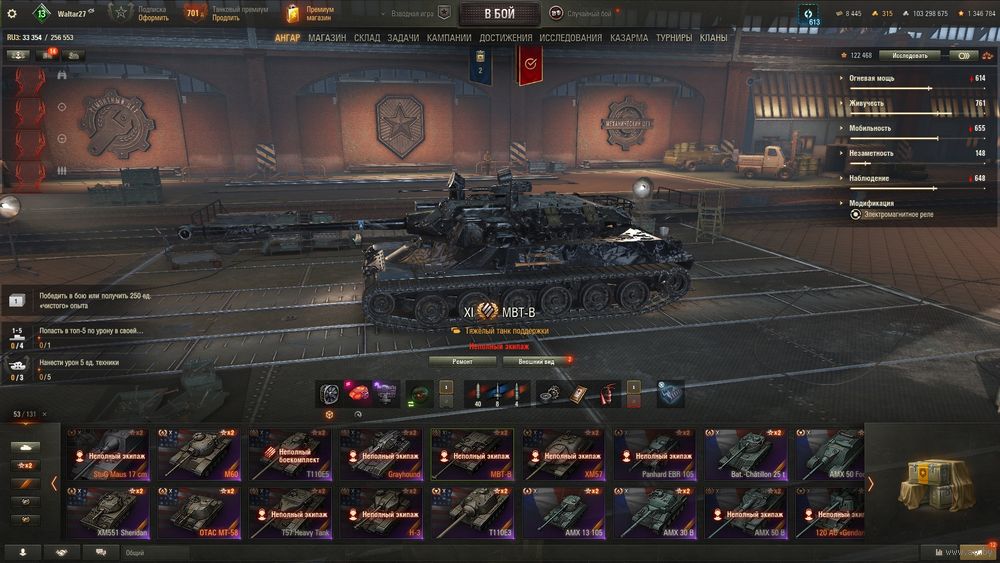Screen dimensions: 1000x563
Task: Click the Ремонт button
Action: coord(462,361)
